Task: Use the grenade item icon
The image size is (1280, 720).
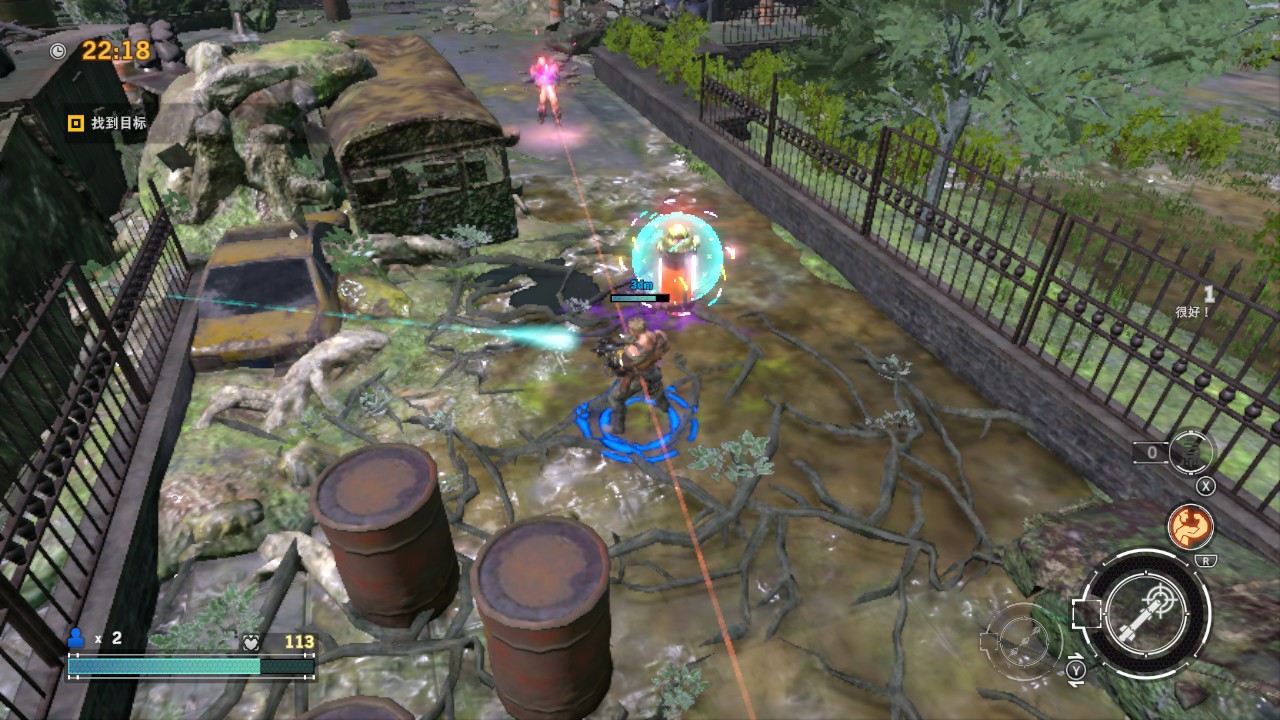Action: point(1191,452)
